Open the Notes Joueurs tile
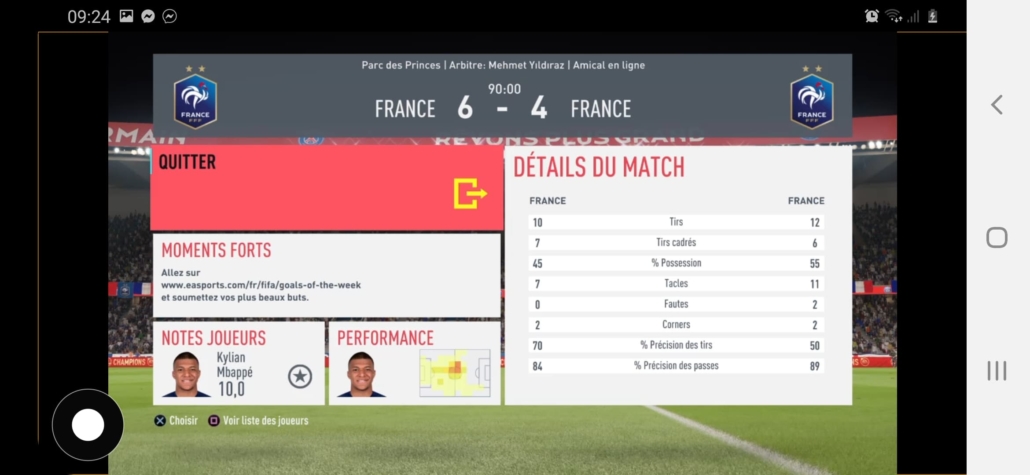This screenshot has width=1030, height=475. 238,363
